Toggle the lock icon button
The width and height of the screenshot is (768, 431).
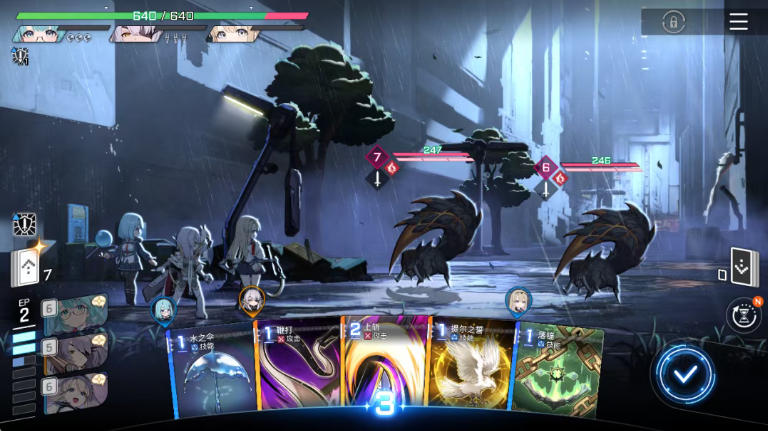(675, 22)
